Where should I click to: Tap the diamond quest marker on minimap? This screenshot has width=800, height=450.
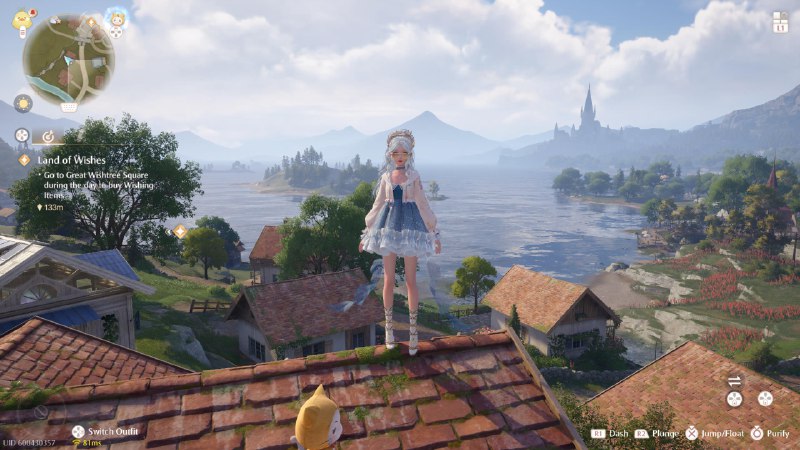coord(90,22)
